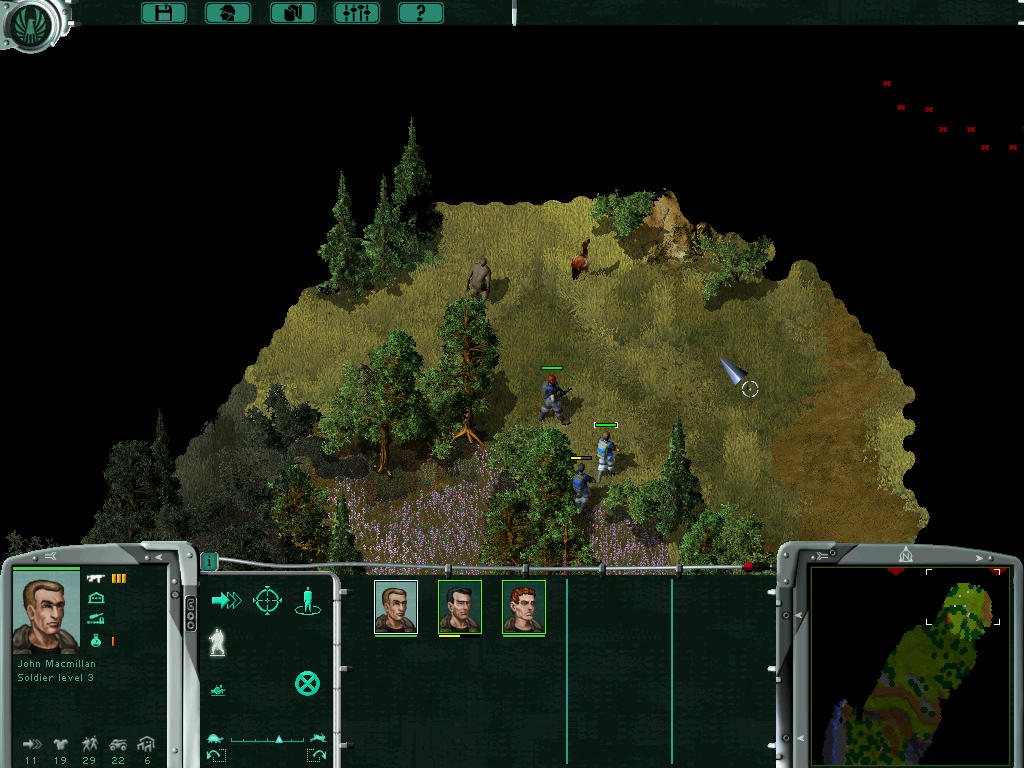The height and width of the screenshot is (768, 1024).
Task: Click the soldier helmet button in top bar
Action: point(228,13)
